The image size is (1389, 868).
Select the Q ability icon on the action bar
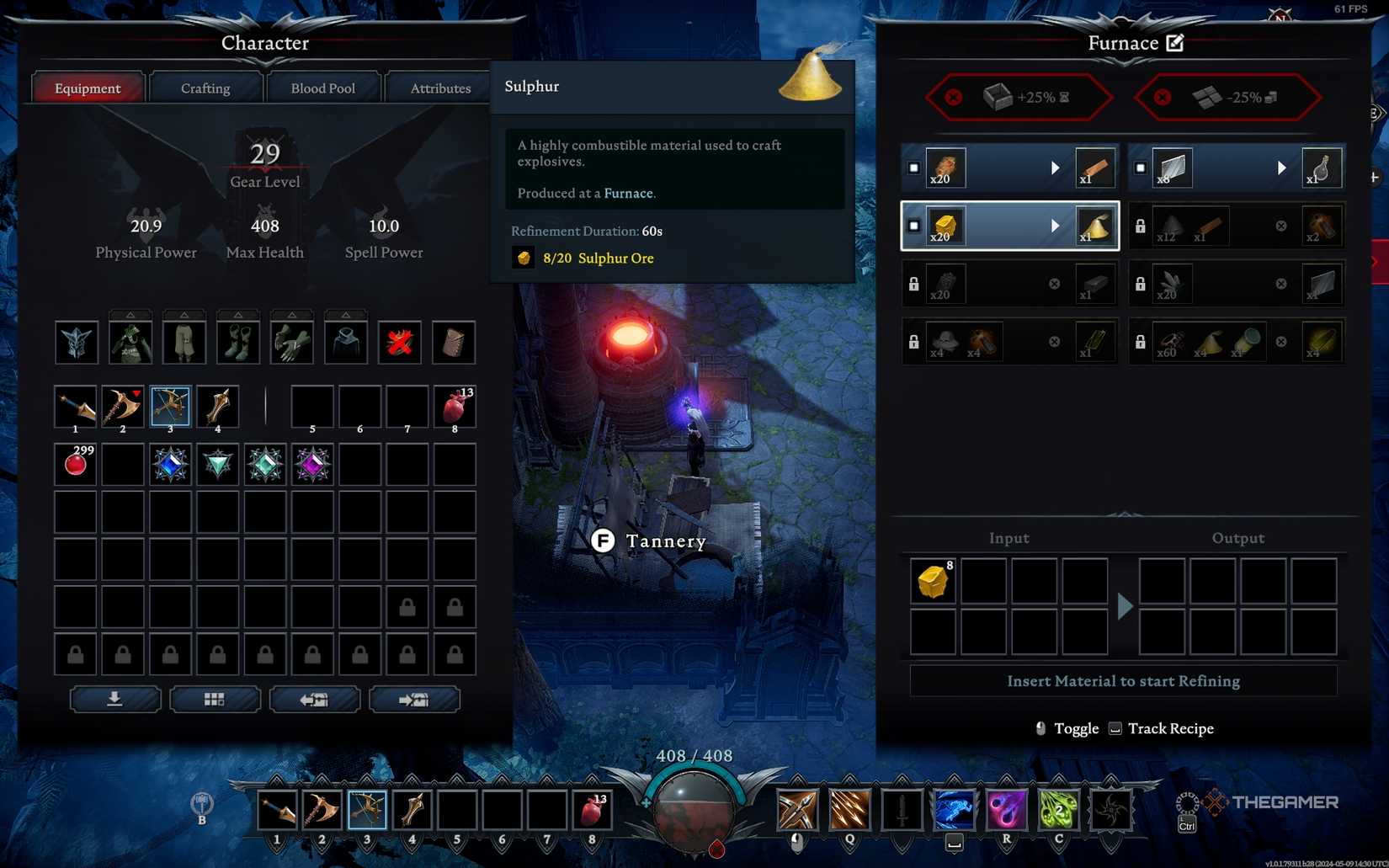849,809
